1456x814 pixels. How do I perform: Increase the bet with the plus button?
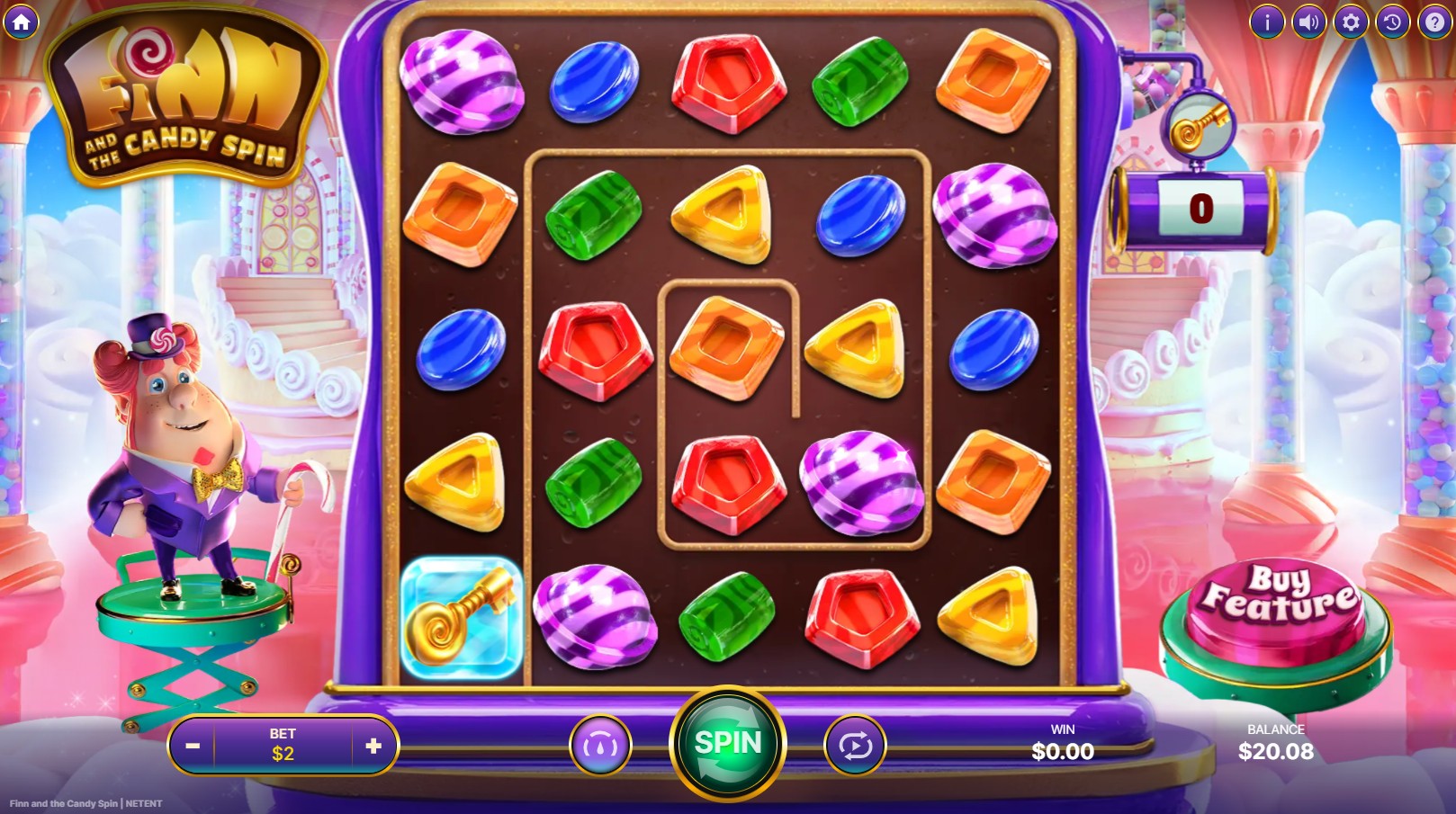click(375, 745)
